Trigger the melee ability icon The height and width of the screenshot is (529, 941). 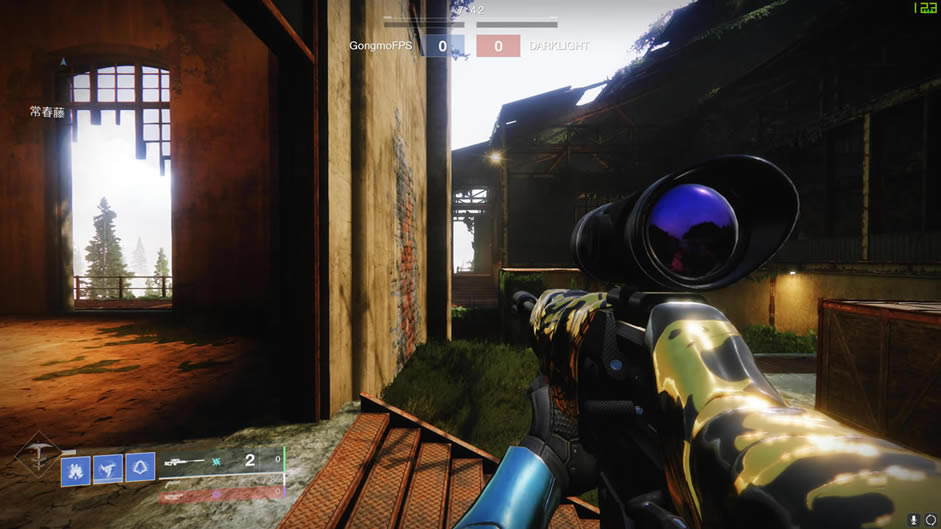pos(108,469)
